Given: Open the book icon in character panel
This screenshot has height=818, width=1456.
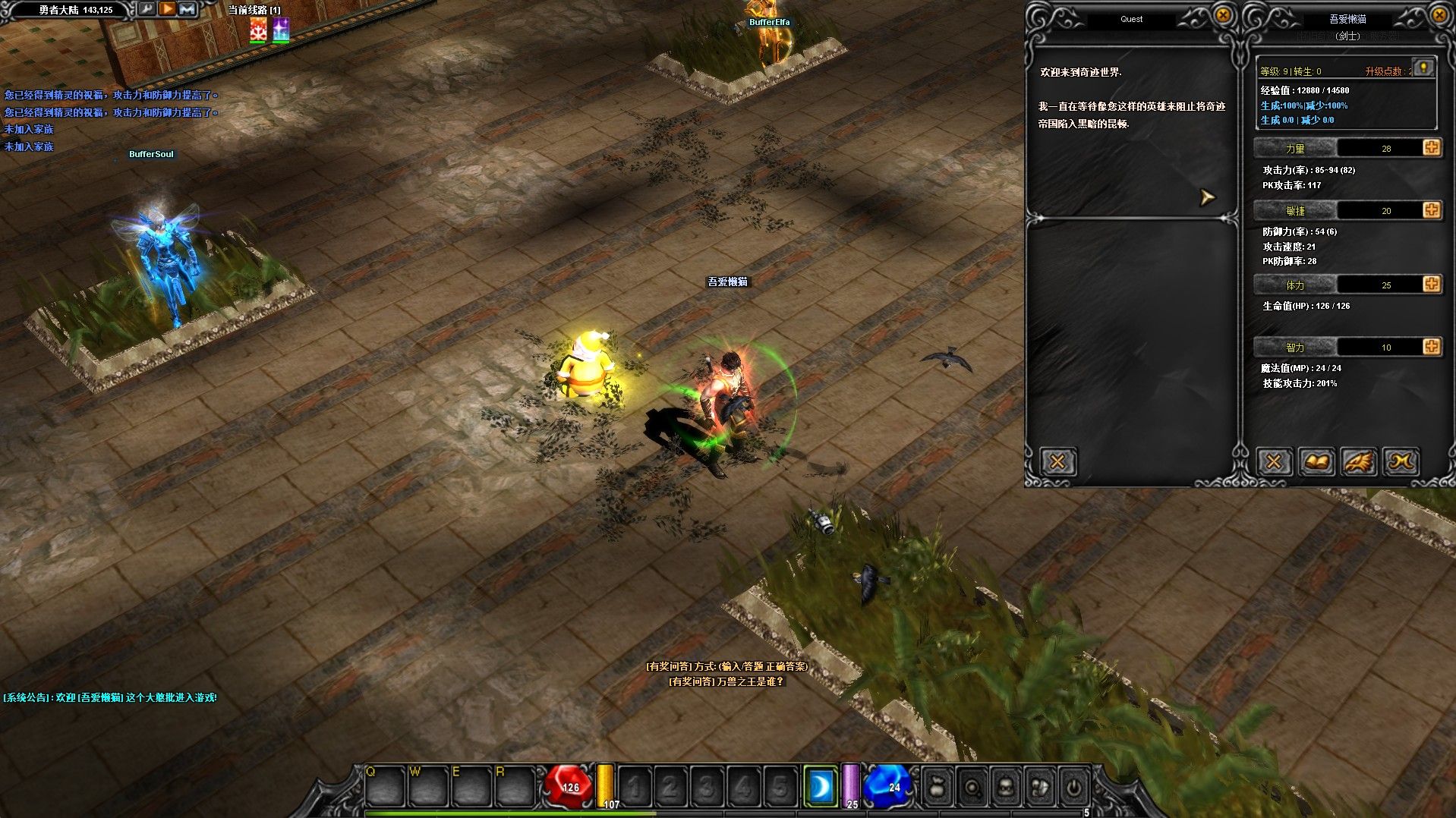Looking at the screenshot, I should [x=1316, y=461].
